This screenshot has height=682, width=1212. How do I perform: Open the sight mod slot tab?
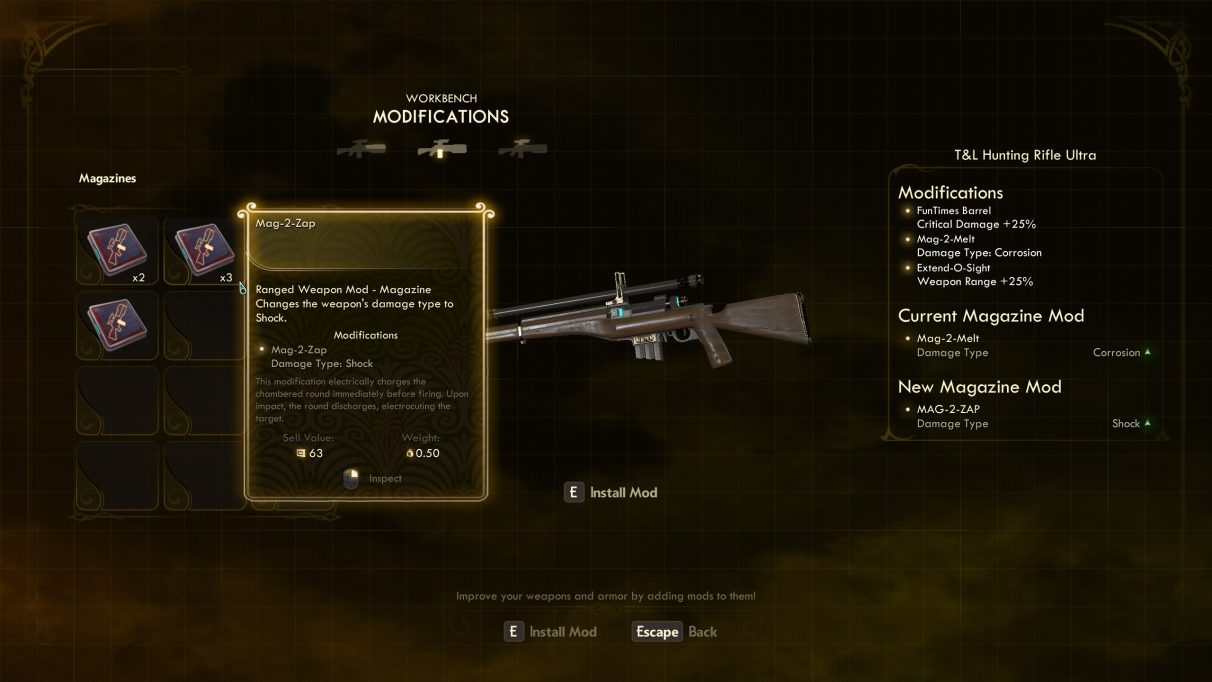522,149
